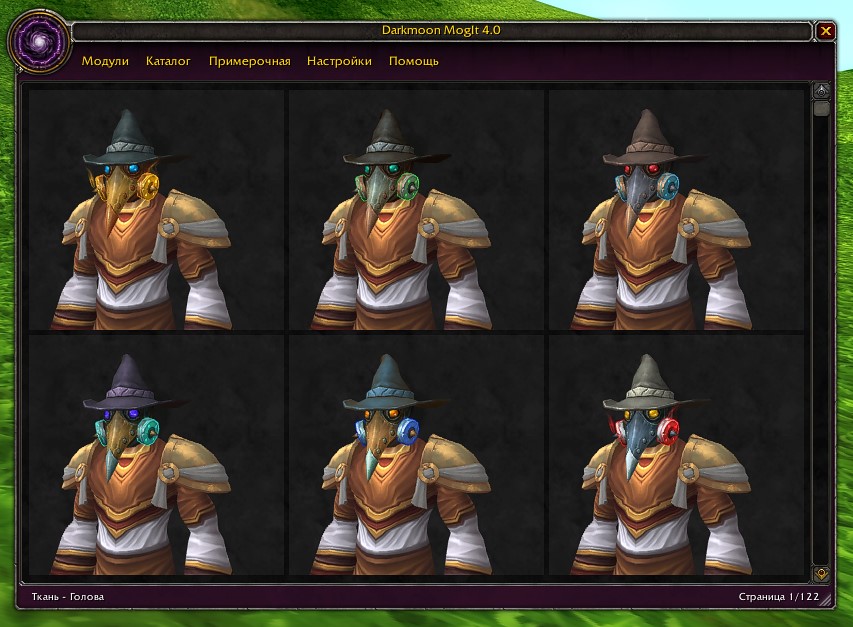
Task: Click the scrollbar thumb handle
Action: click(x=821, y=108)
